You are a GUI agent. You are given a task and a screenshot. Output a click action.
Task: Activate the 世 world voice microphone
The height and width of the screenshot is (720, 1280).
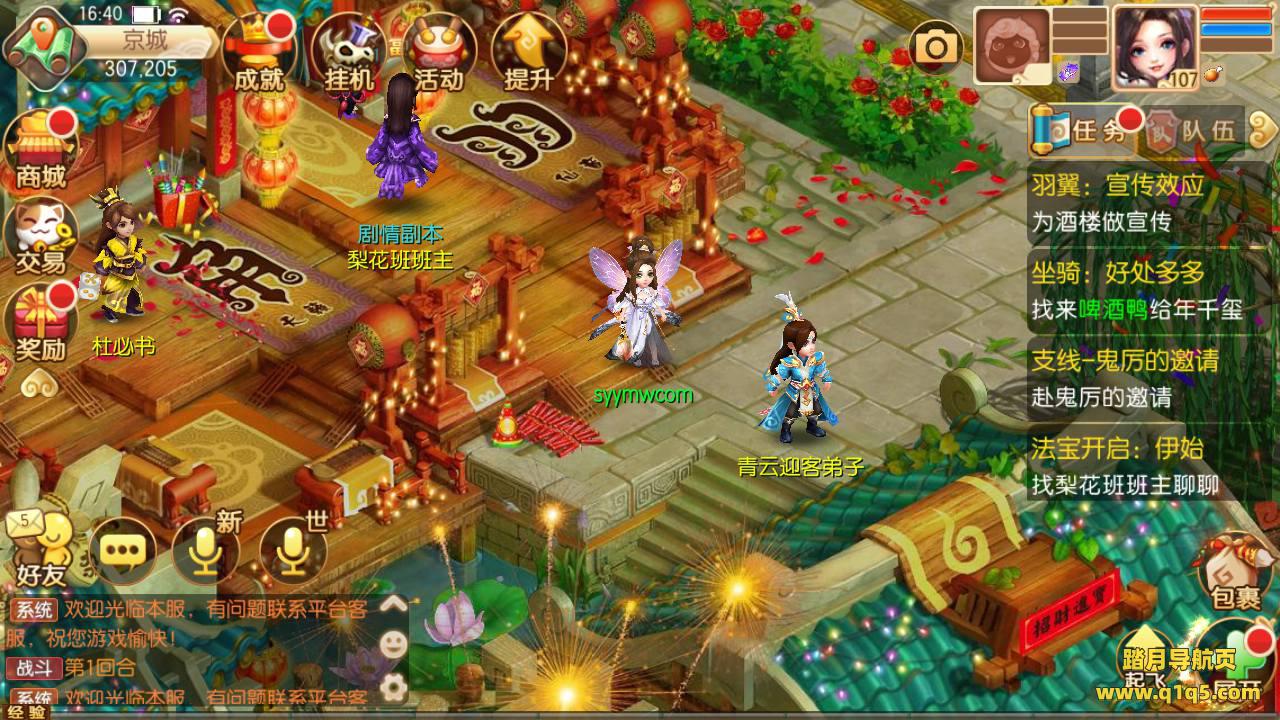[292, 550]
